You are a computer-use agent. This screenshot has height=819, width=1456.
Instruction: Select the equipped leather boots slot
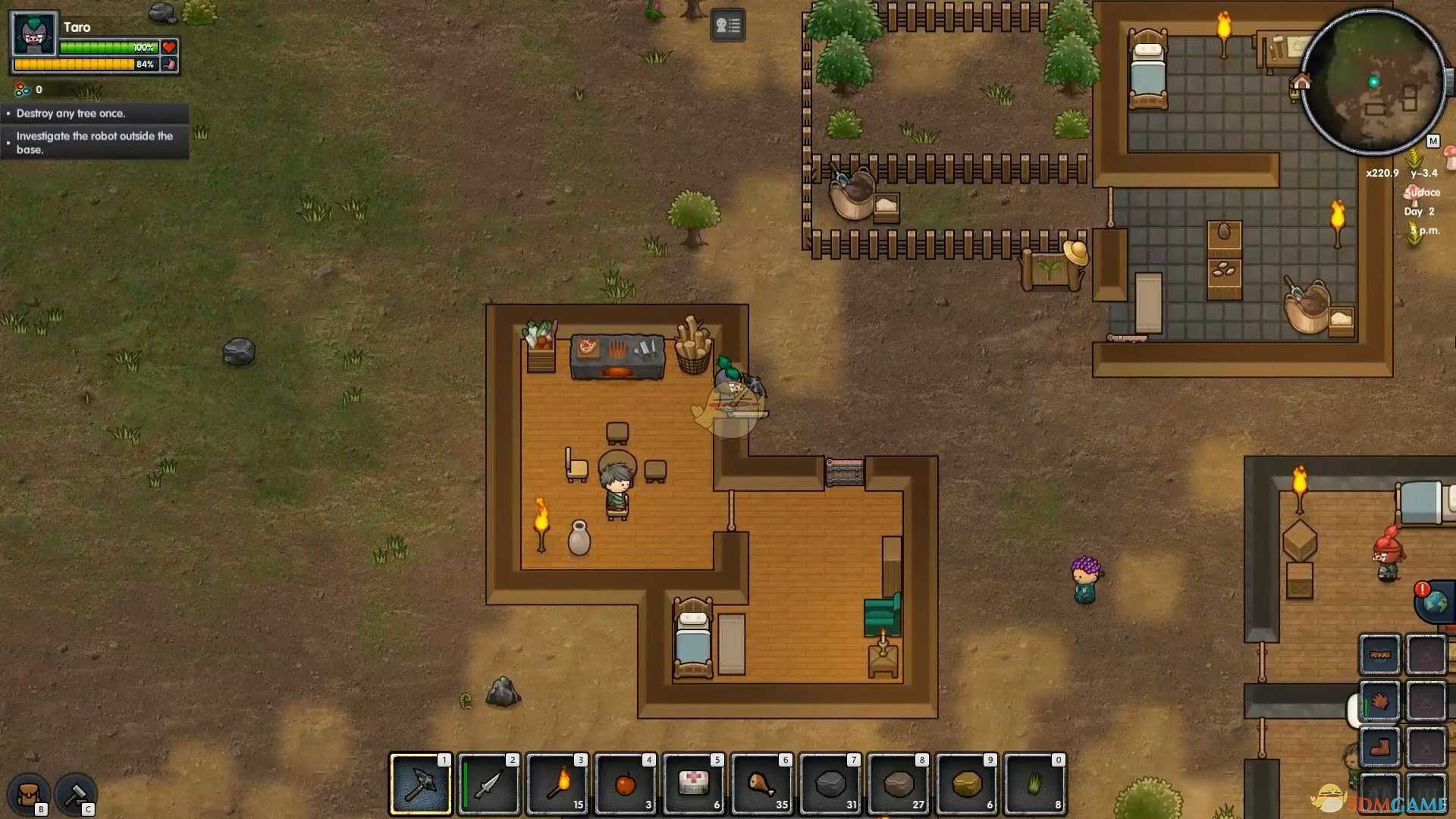(1379, 747)
